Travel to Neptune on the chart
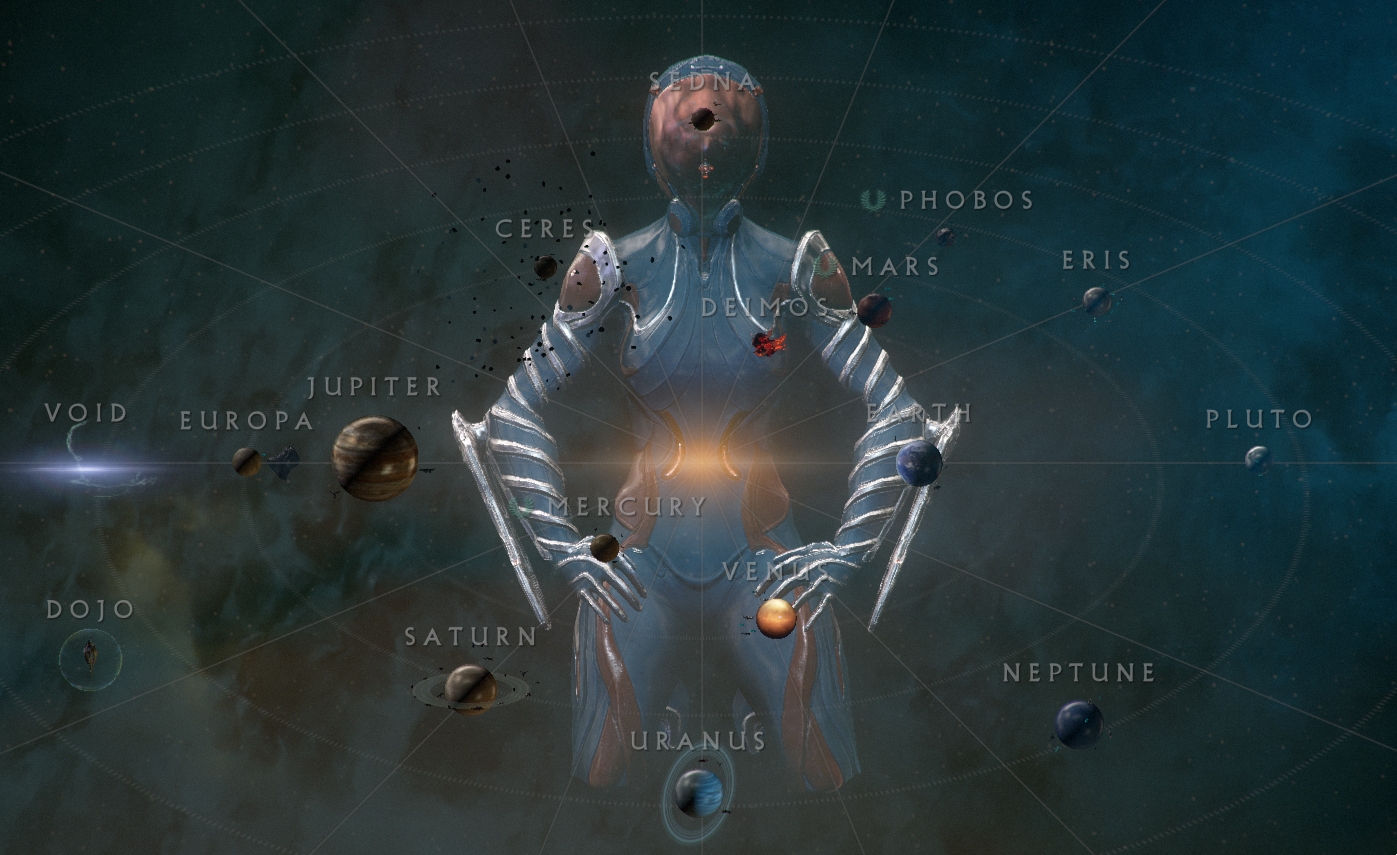This screenshot has width=1397, height=855. coord(1079,724)
